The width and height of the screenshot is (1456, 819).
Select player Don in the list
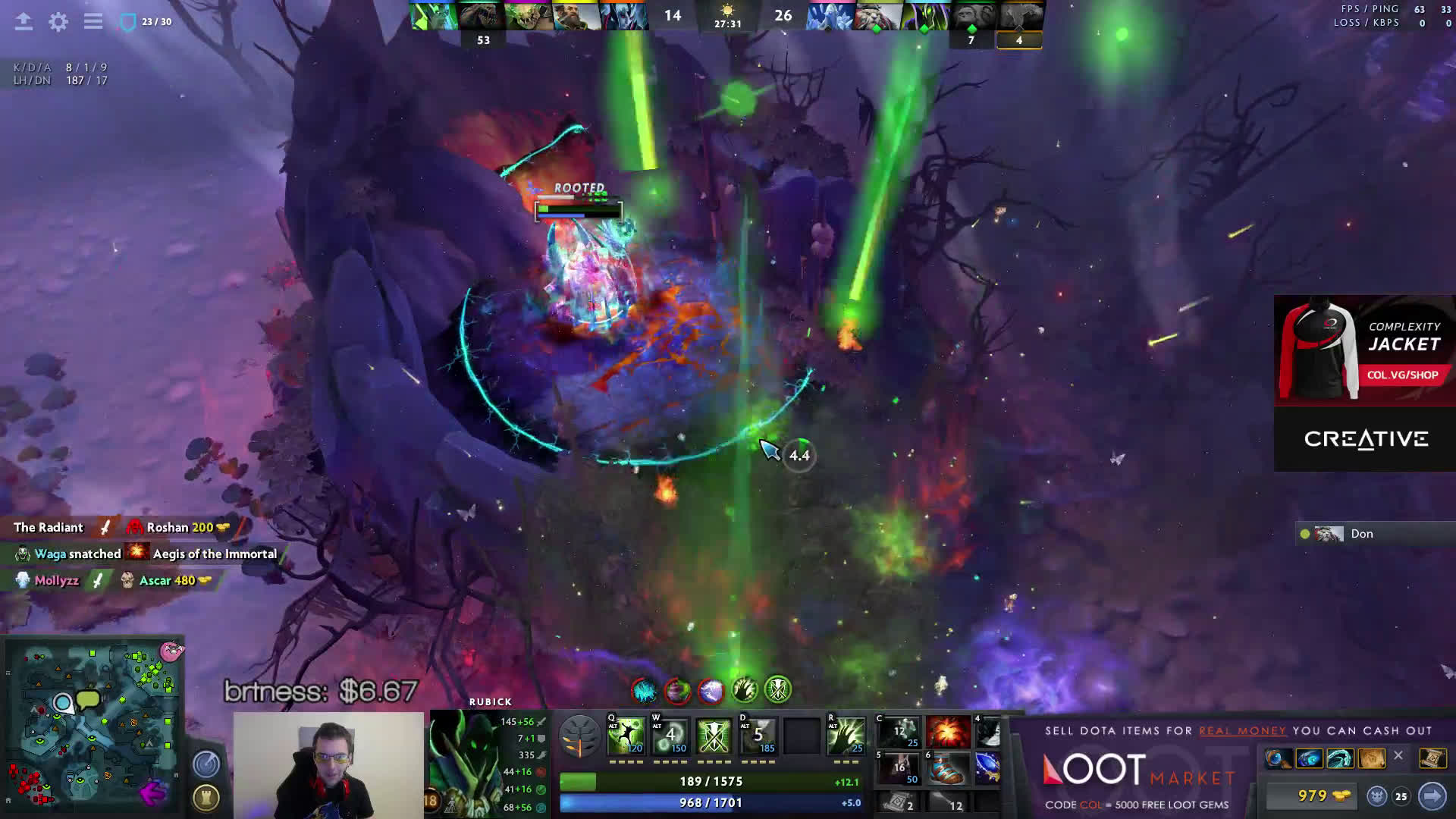click(x=1361, y=534)
